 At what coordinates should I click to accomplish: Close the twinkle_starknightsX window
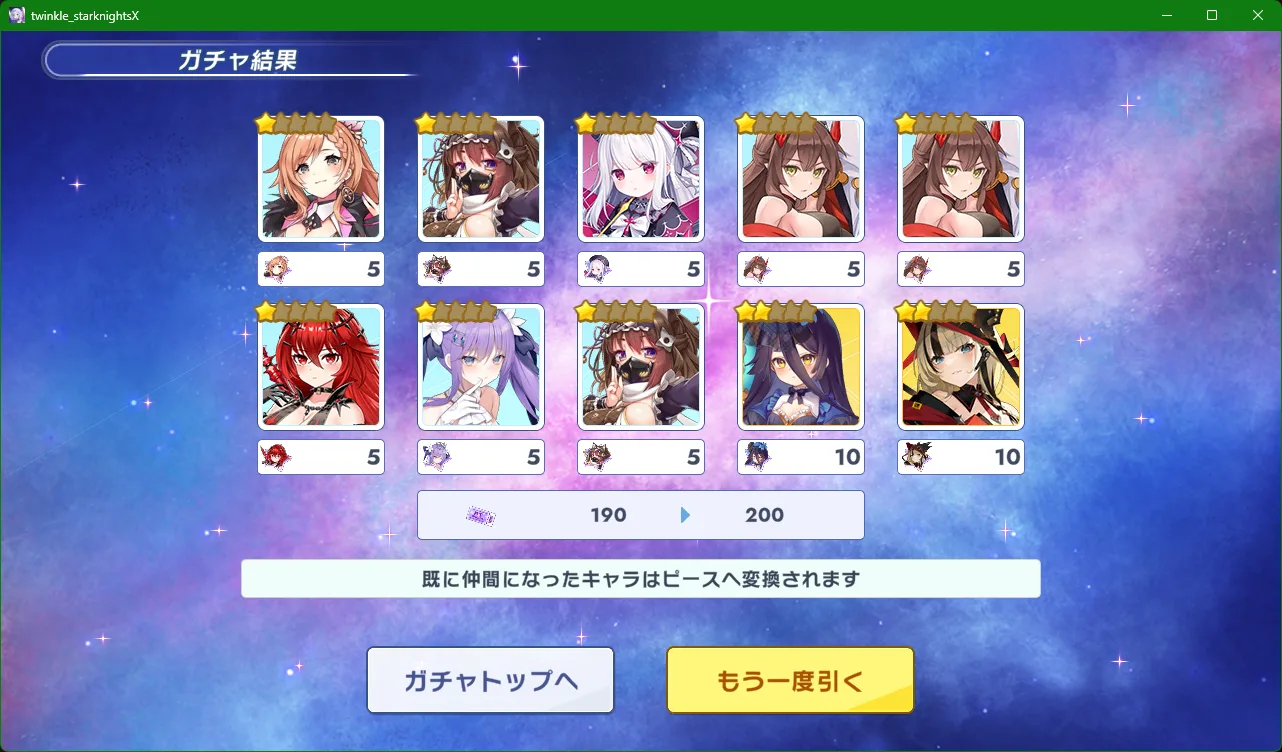1258,15
